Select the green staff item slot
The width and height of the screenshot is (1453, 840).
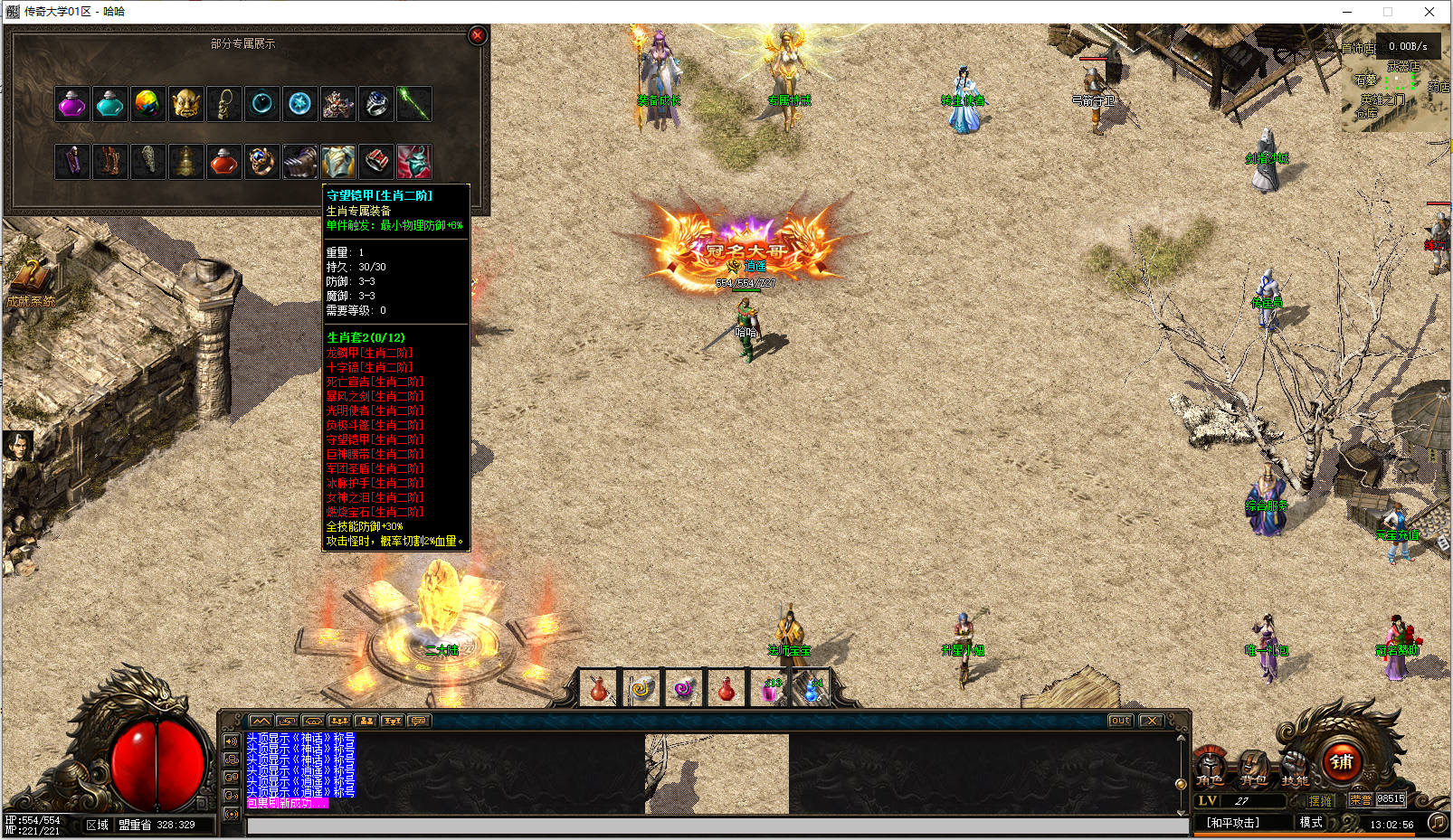click(414, 105)
